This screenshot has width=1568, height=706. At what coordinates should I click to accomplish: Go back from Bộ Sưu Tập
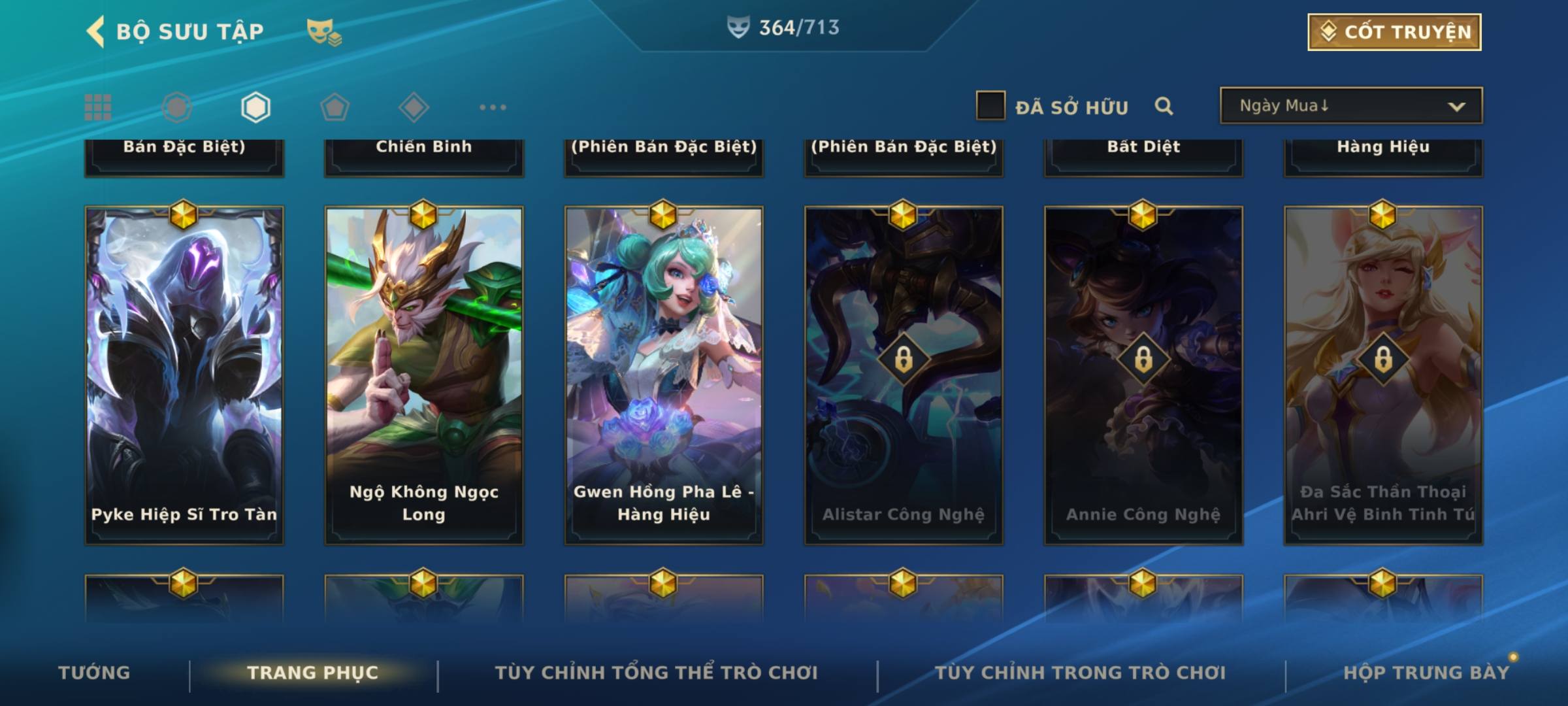point(96,31)
